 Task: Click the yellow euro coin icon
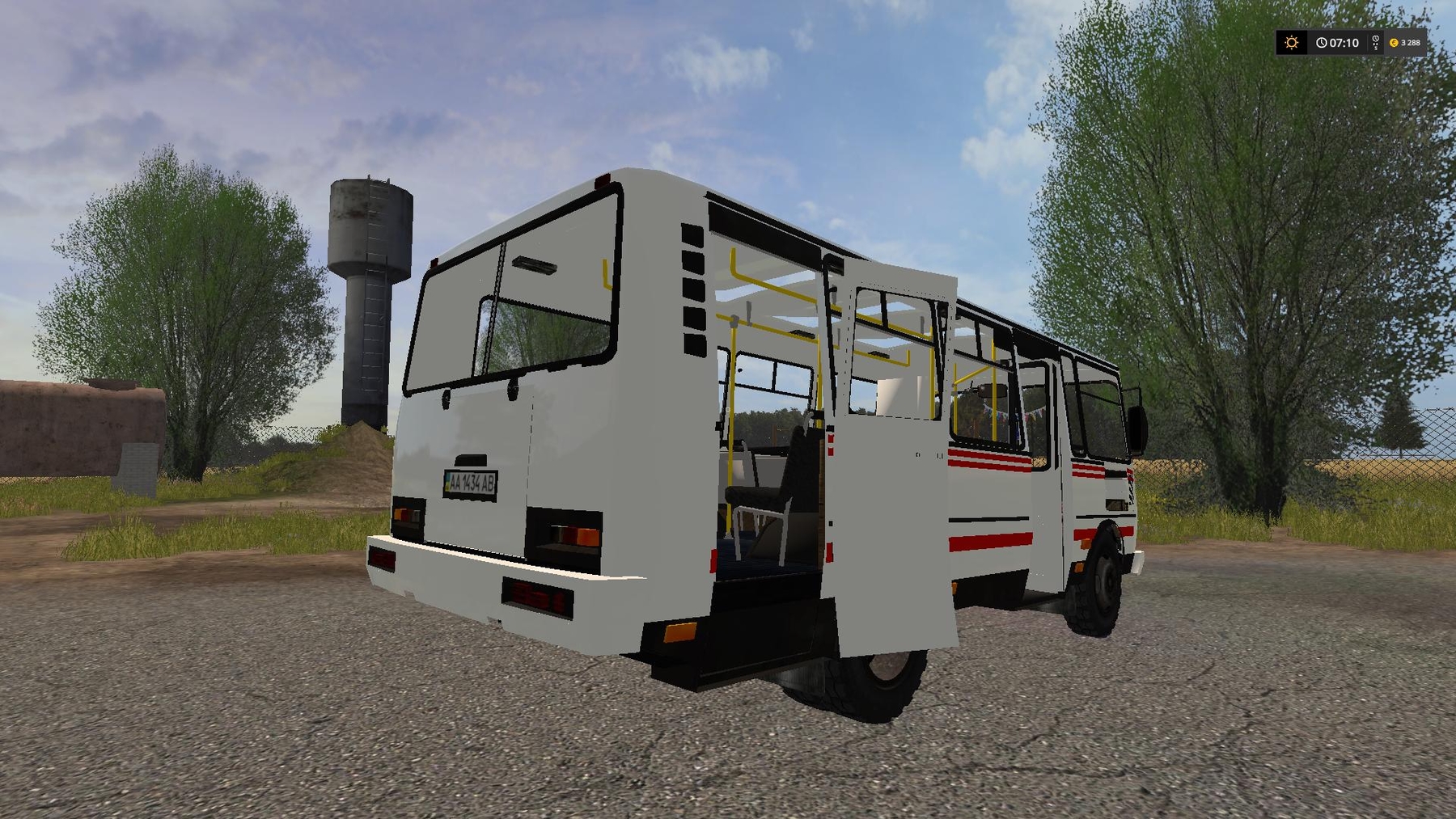1395,43
